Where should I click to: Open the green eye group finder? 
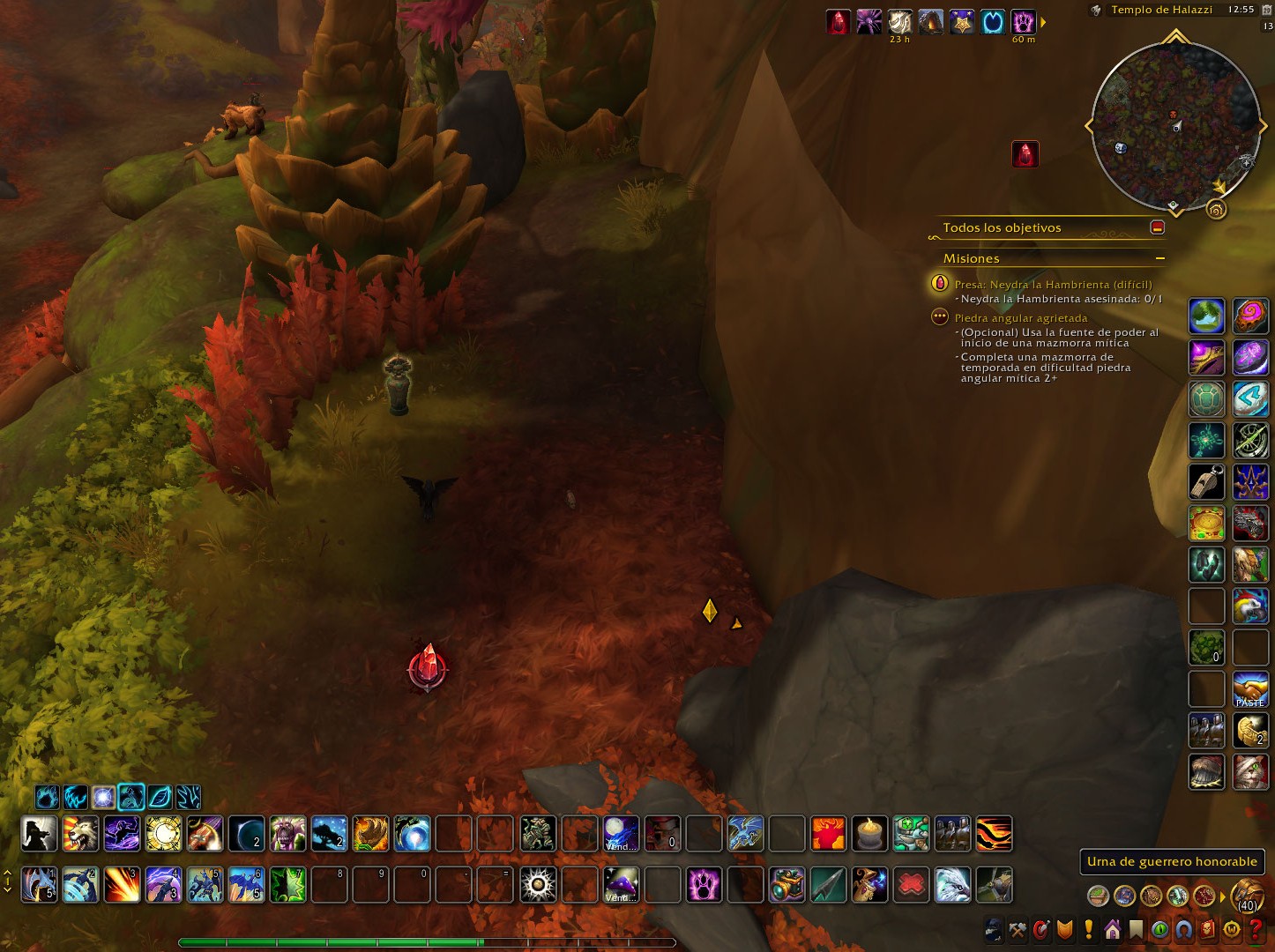pyautogui.click(x=1159, y=930)
